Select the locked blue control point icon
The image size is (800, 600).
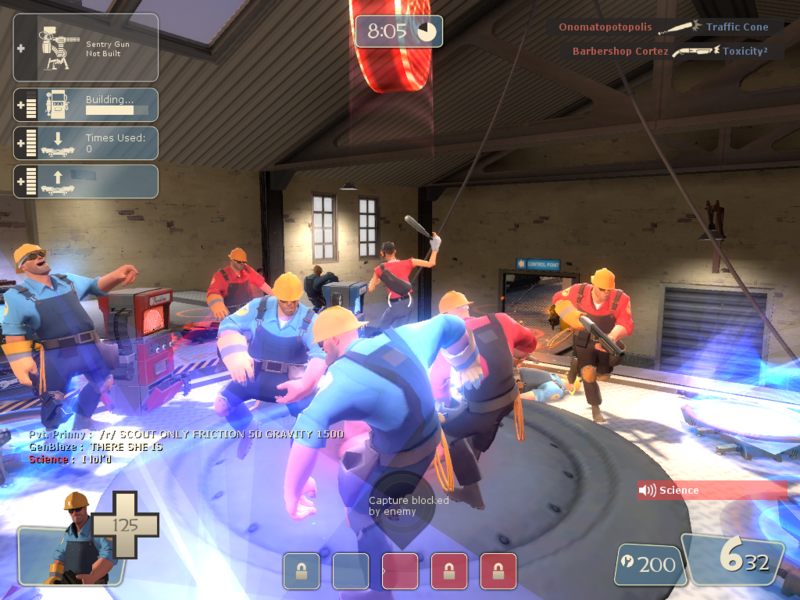(301, 570)
